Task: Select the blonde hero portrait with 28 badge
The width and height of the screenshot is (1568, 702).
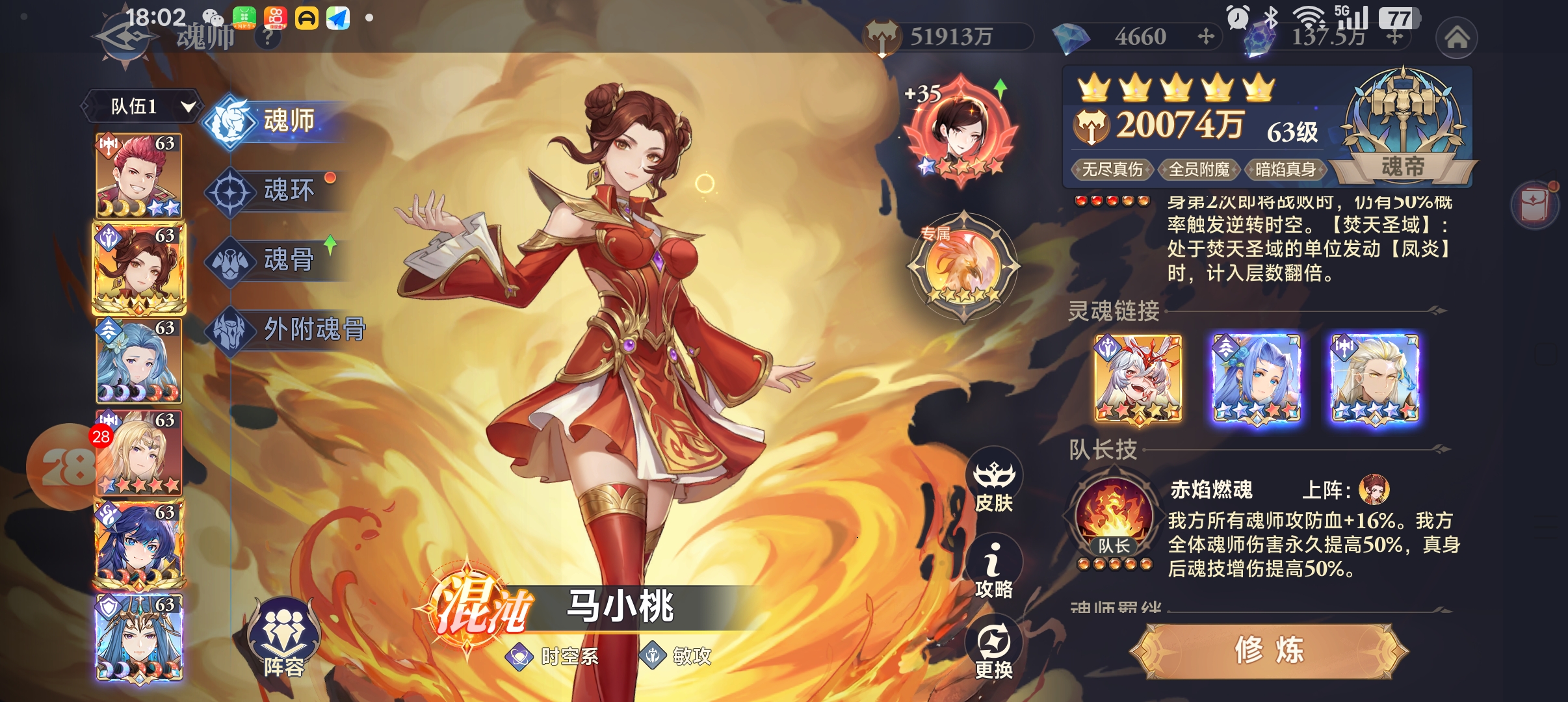Action: click(138, 453)
